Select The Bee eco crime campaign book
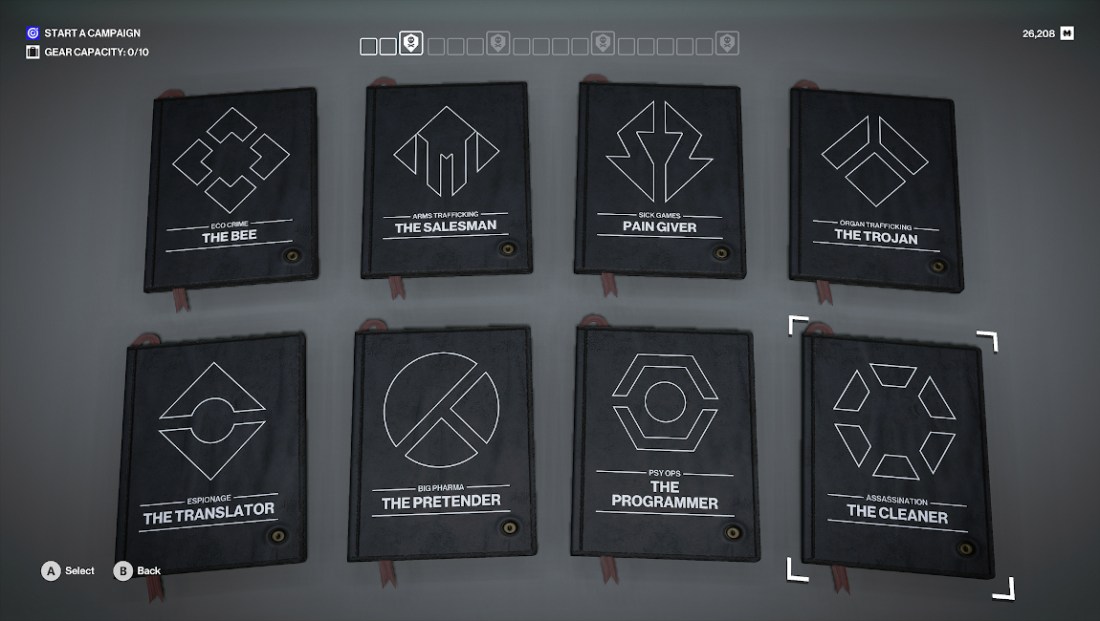This screenshot has height=621, width=1100. (232, 188)
